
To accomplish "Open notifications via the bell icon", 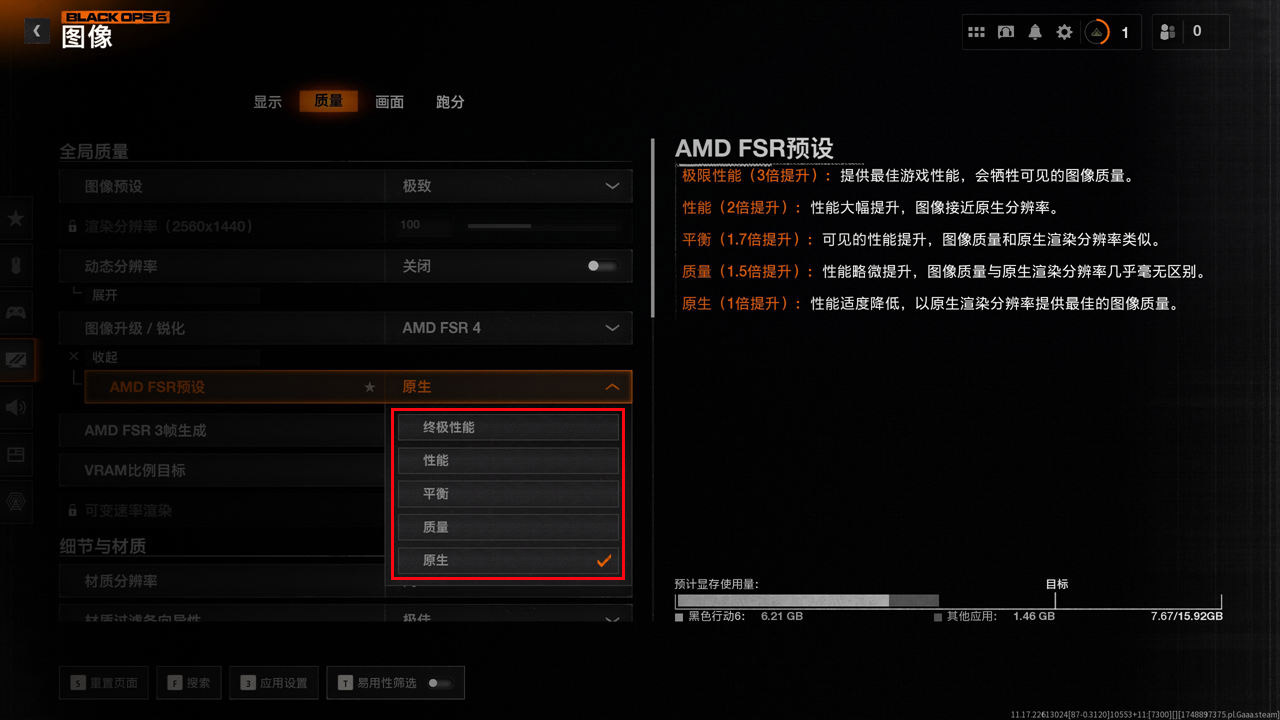I will tap(1035, 31).
